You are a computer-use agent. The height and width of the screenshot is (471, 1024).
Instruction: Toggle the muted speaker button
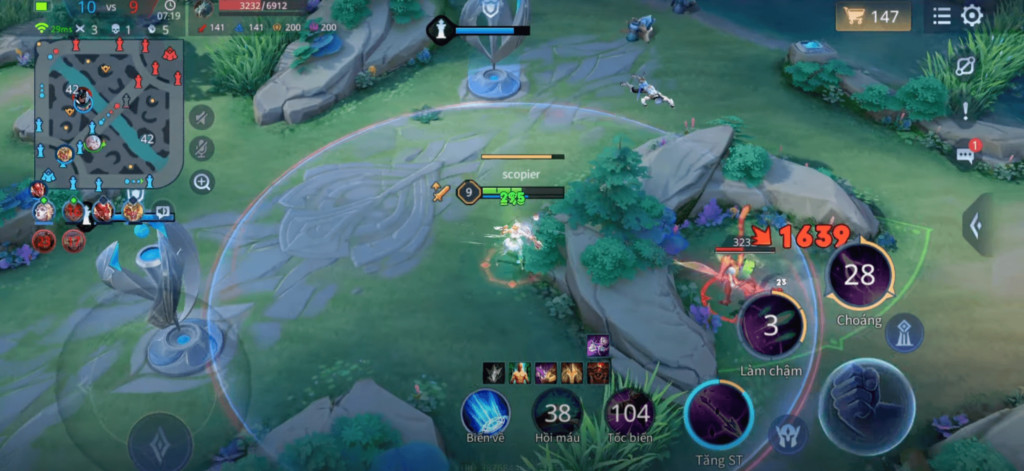point(201,117)
